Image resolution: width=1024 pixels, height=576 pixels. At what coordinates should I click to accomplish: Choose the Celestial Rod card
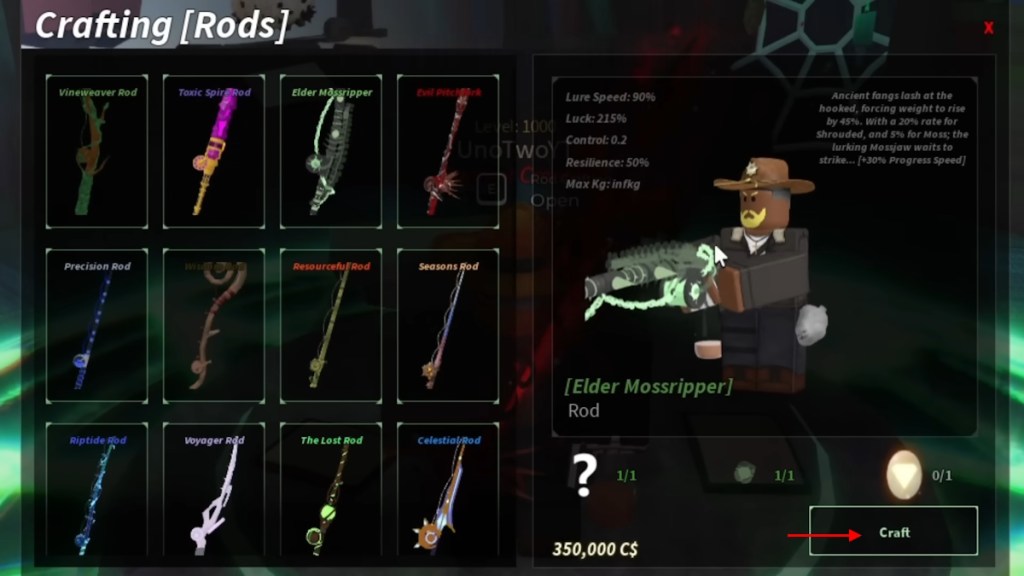point(448,490)
